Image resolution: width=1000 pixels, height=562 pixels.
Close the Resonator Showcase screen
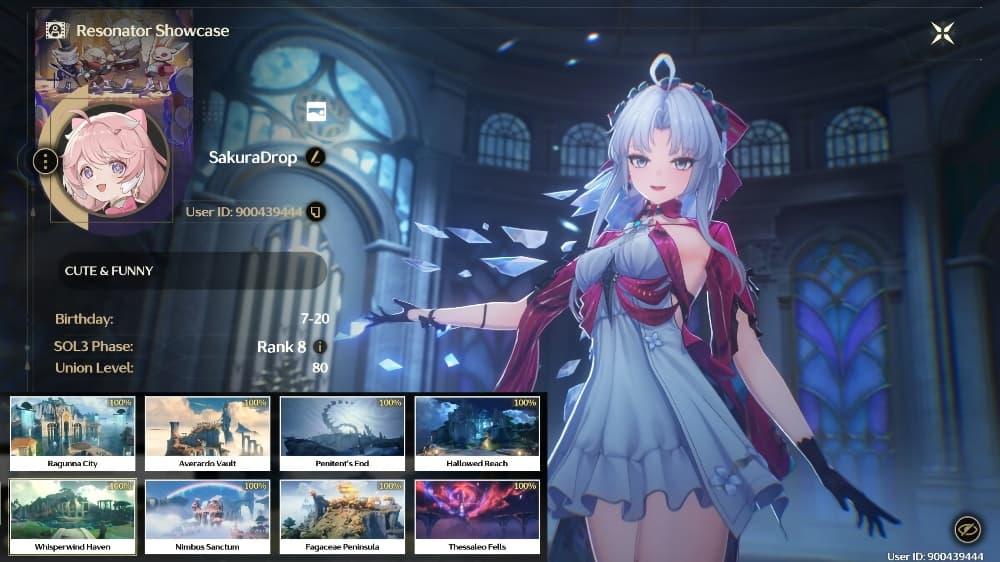coord(942,33)
